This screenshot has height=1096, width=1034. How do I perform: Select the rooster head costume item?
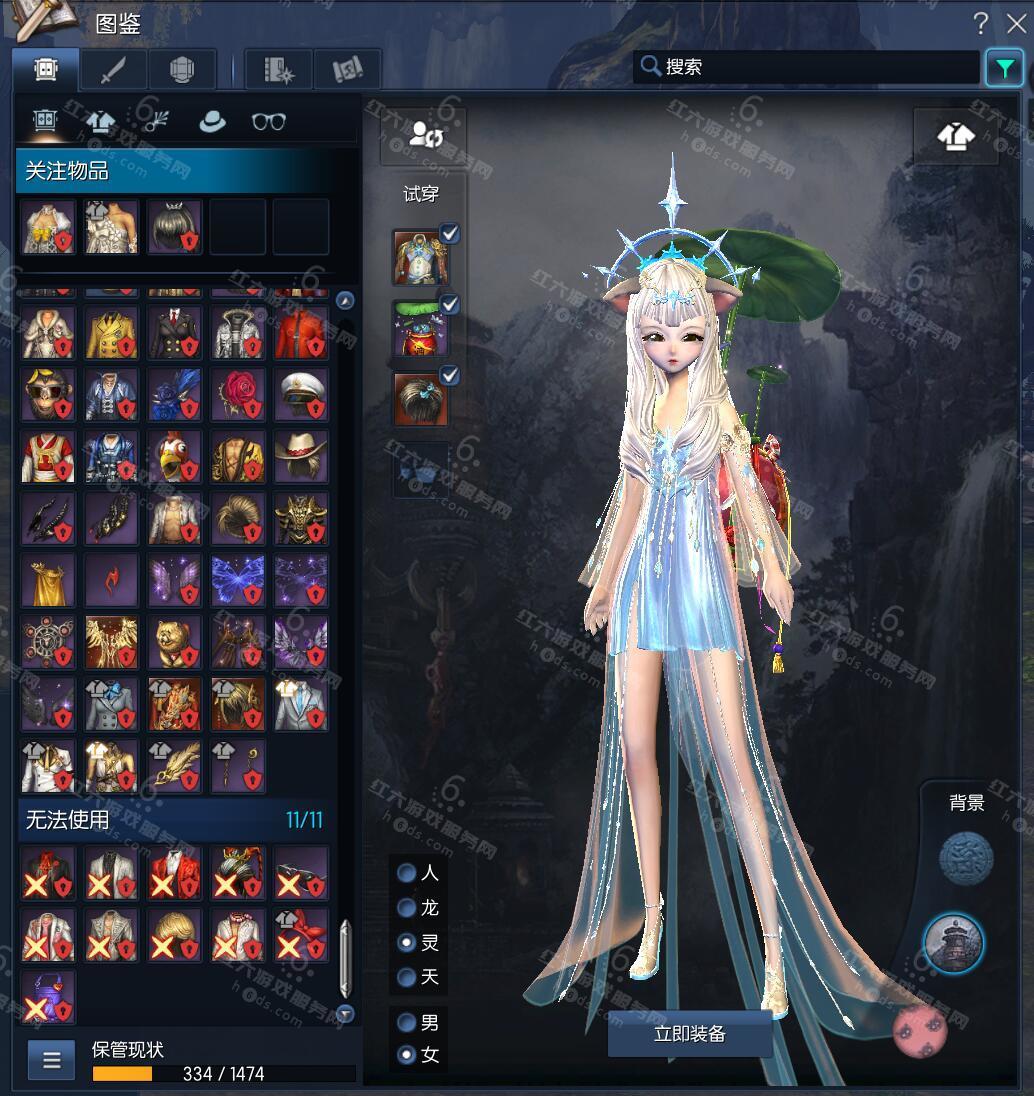[x=175, y=456]
